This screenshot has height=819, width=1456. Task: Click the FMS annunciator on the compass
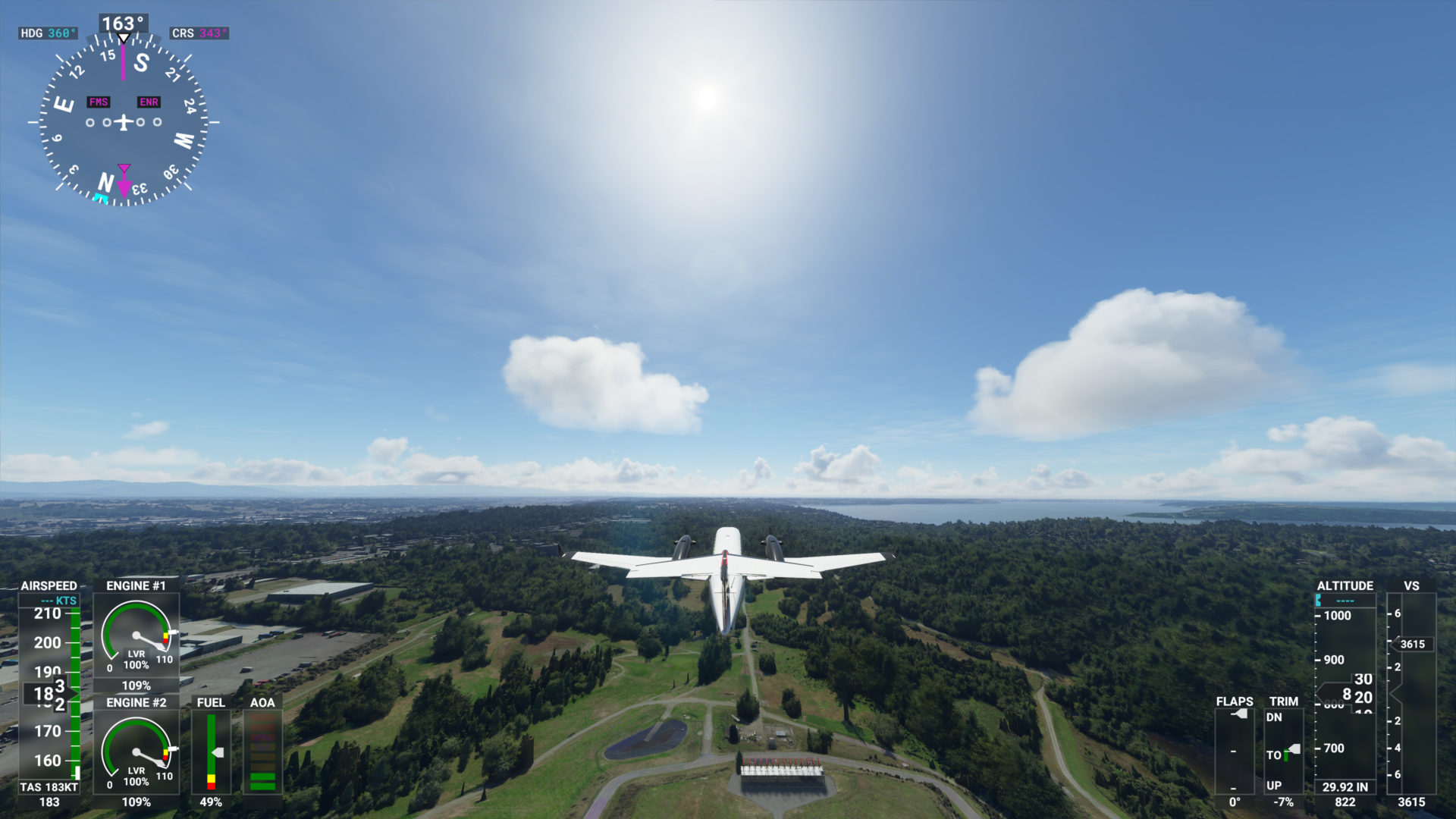coord(98,101)
